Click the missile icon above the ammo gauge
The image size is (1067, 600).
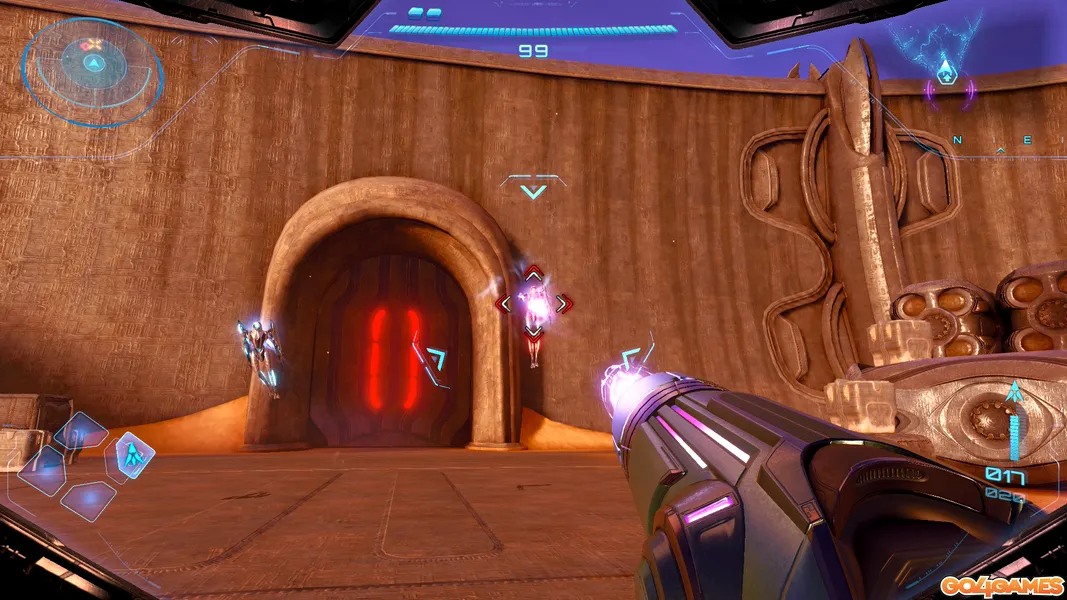coord(1014,391)
